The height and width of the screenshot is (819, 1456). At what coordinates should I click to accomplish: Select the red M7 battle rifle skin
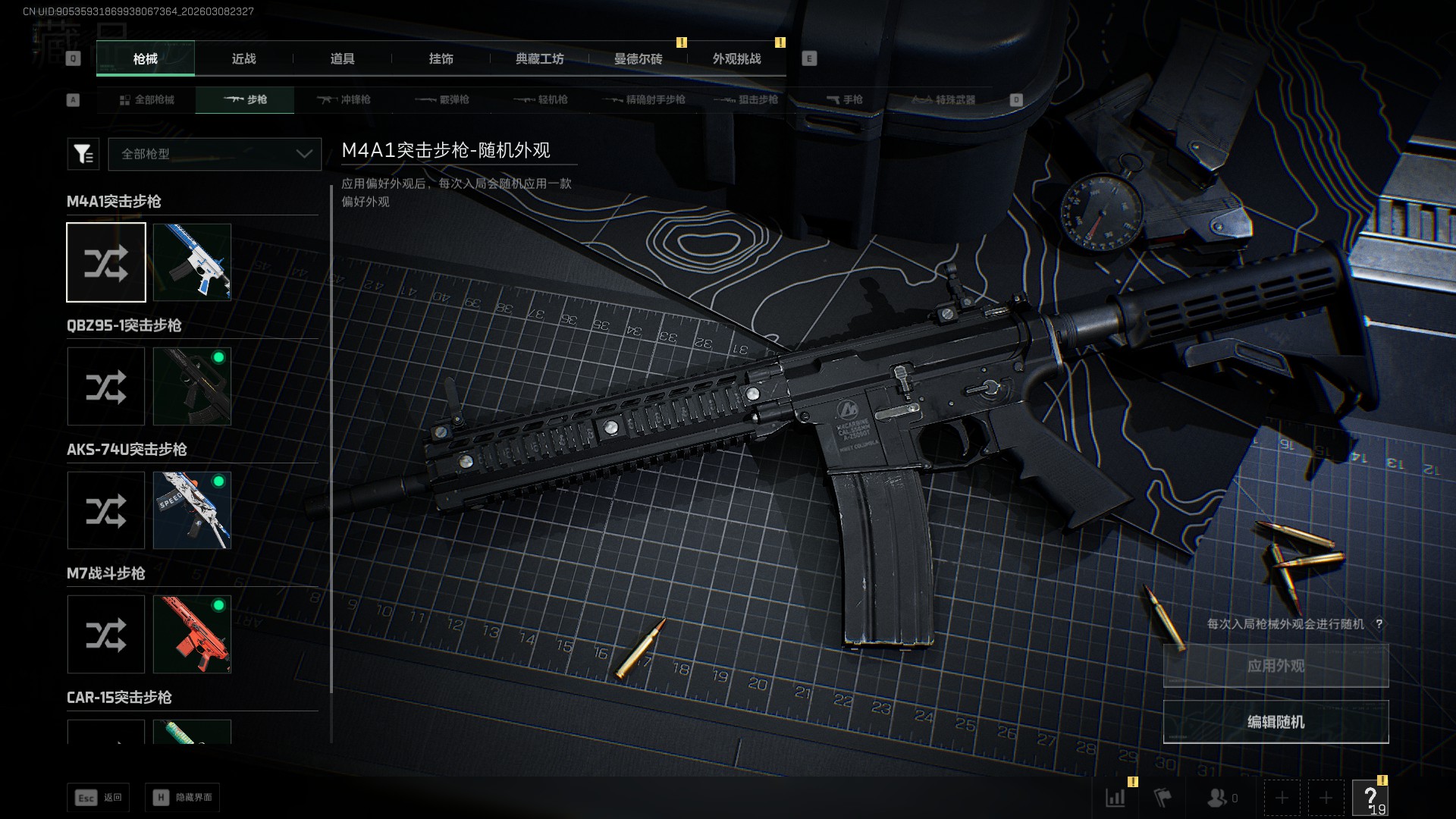[192, 634]
